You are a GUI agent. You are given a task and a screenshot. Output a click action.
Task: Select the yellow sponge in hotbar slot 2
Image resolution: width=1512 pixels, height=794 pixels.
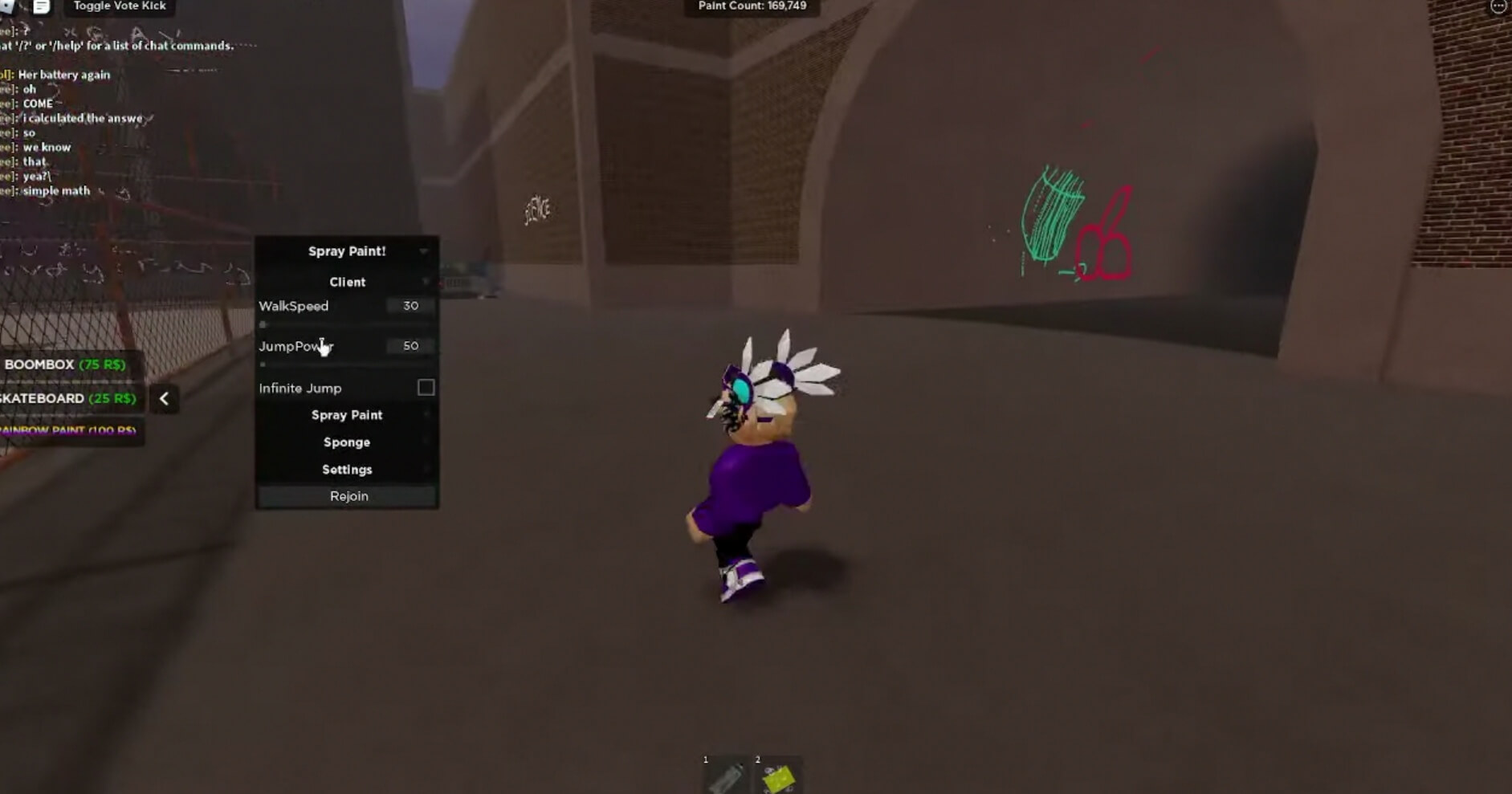777,776
